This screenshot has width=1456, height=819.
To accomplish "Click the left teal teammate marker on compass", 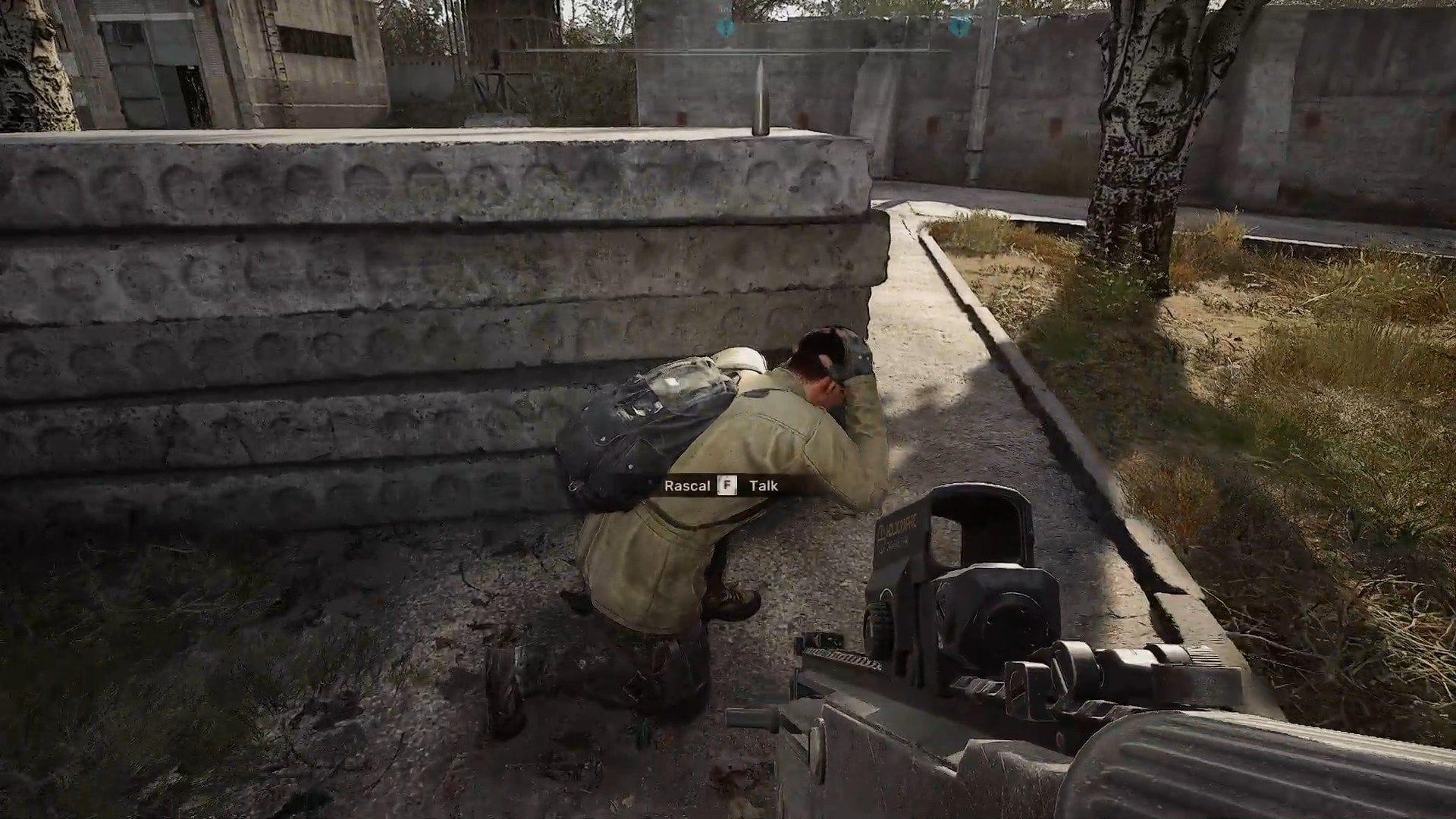I will (726, 27).
